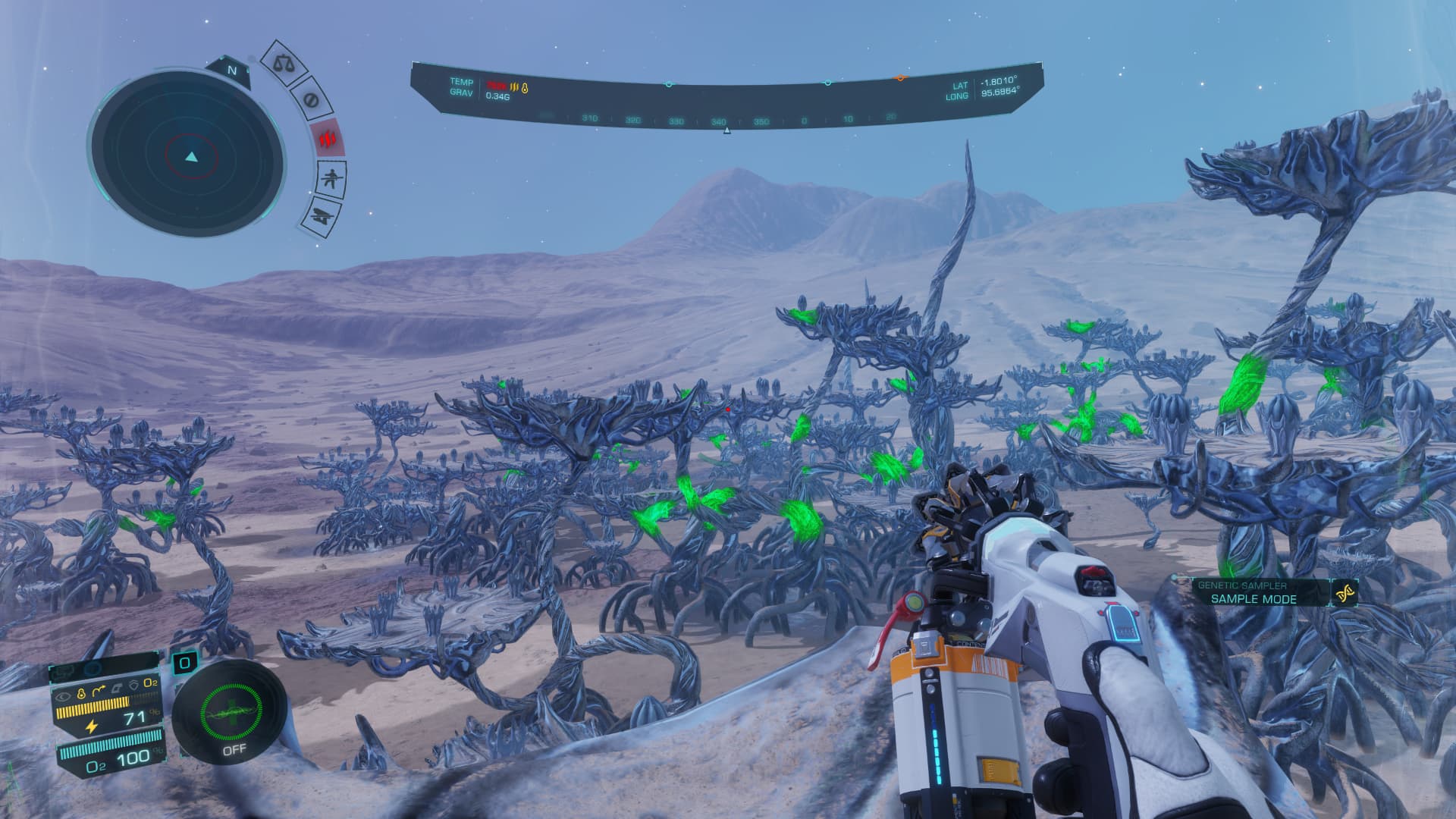Click the yellow DNA helix icon
The image size is (1456, 819).
[x=1347, y=593]
